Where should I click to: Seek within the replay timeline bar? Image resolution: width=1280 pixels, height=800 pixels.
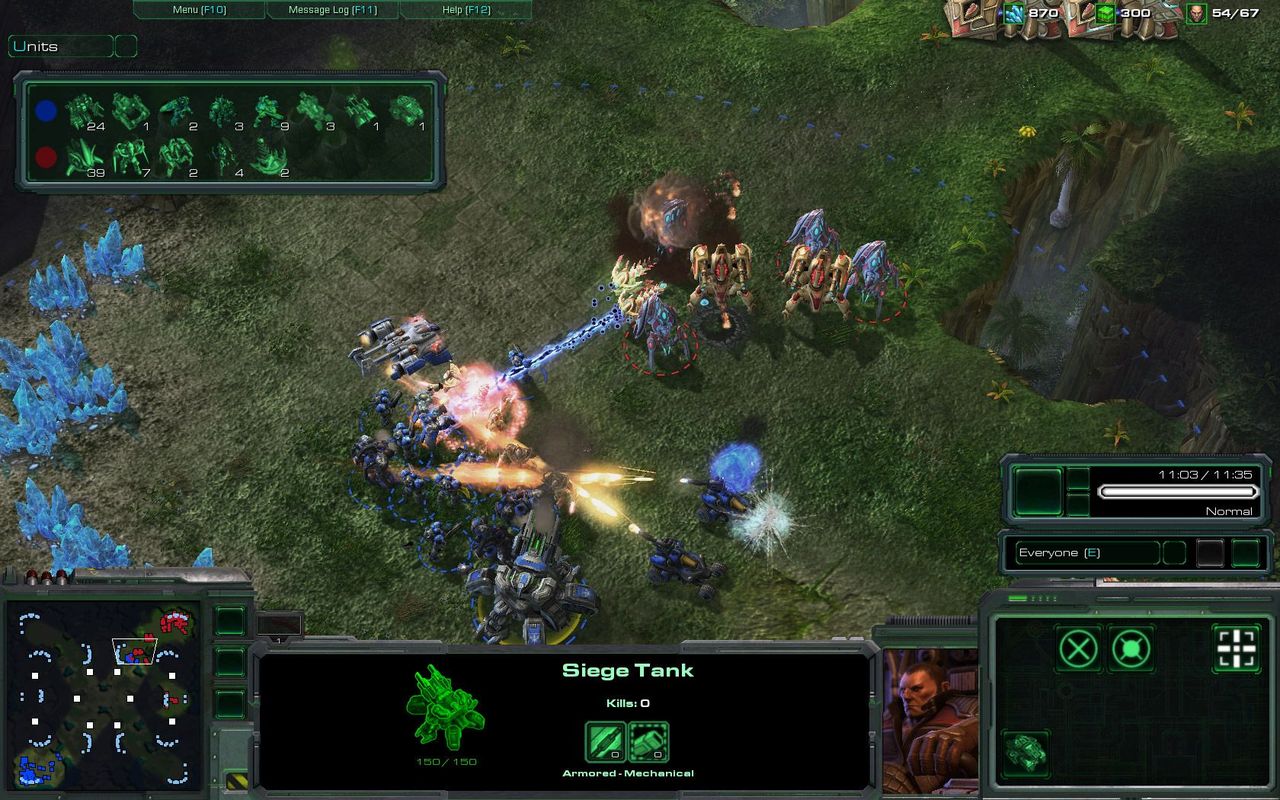(1177, 491)
